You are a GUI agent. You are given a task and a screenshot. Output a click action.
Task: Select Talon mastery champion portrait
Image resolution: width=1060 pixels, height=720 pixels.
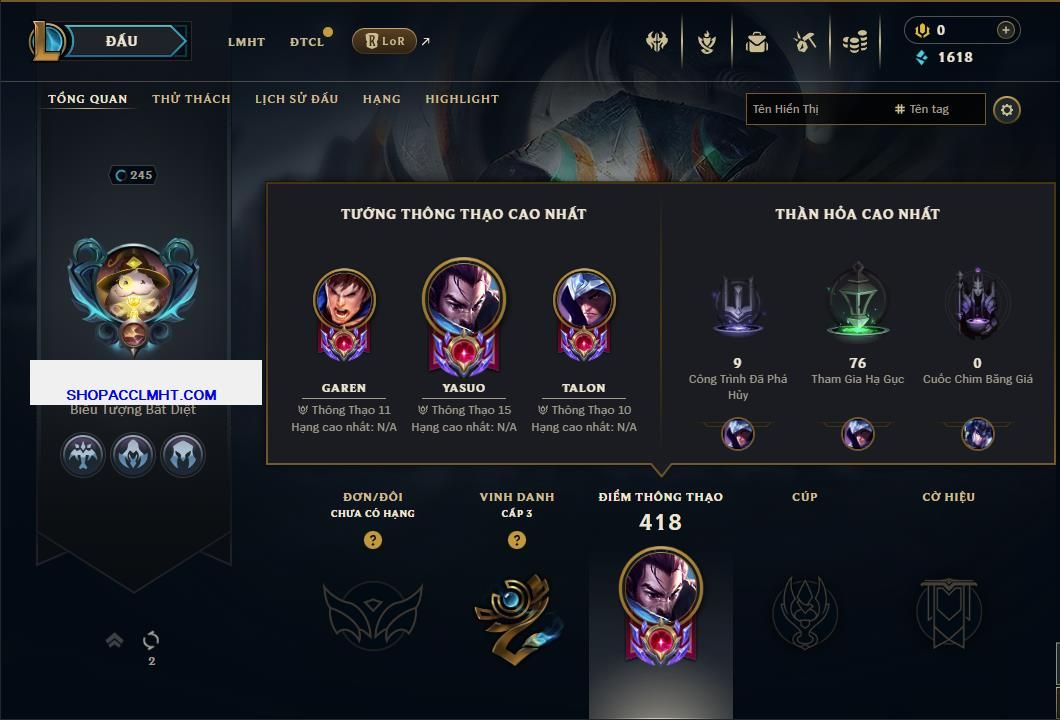pyautogui.click(x=583, y=300)
